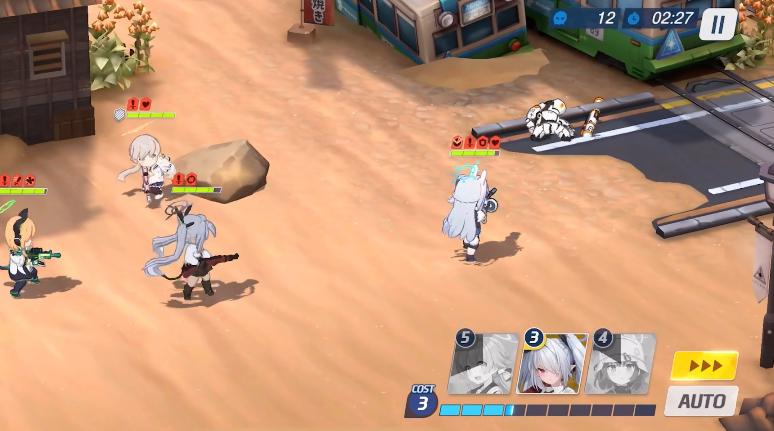Select the greyed-out cost 4 skill card
The image size is (774, 431).
[622, 364]
